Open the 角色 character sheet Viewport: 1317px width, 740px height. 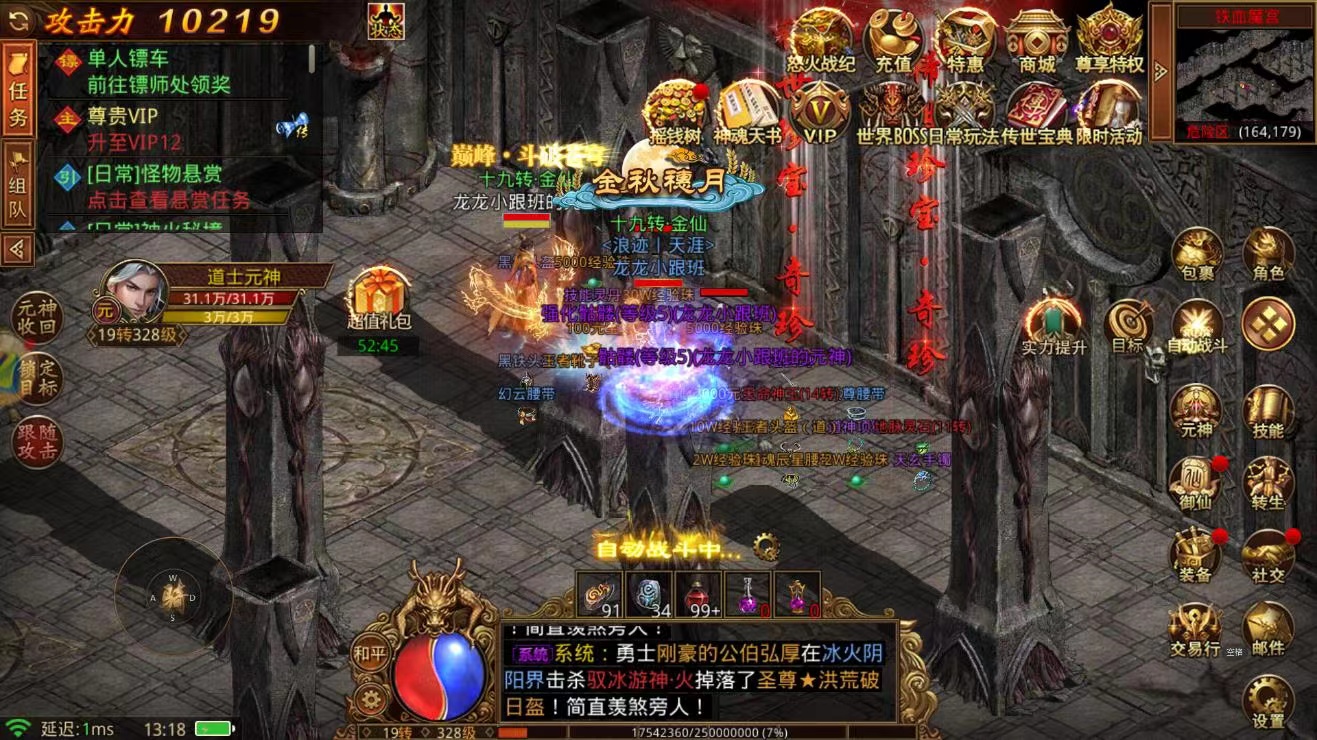click(x=1268, y=253)
